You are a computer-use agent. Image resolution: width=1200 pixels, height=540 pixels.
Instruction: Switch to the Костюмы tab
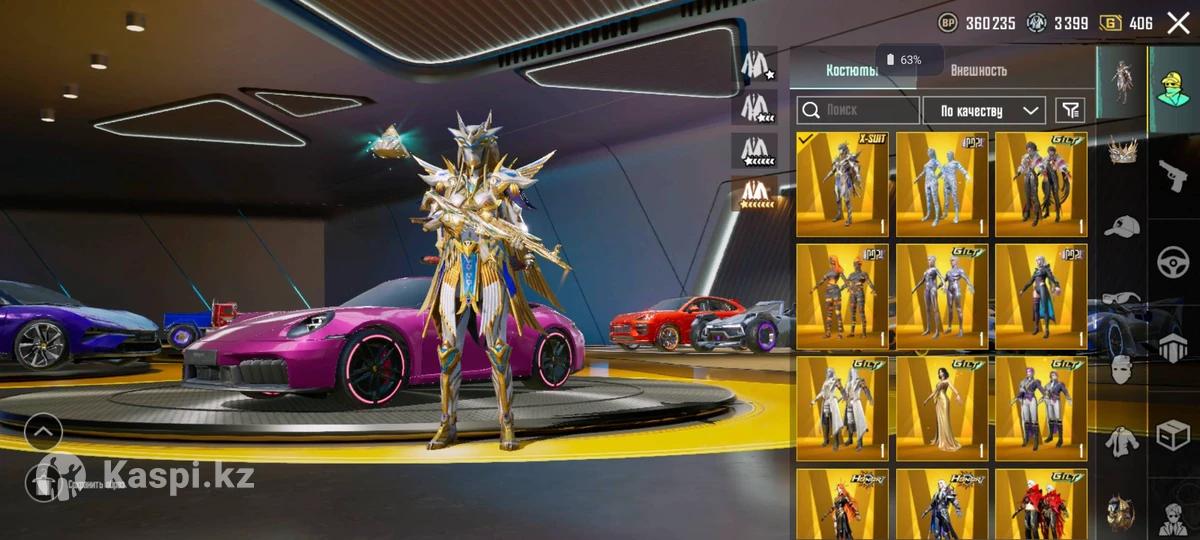click(x=852, y=70)
